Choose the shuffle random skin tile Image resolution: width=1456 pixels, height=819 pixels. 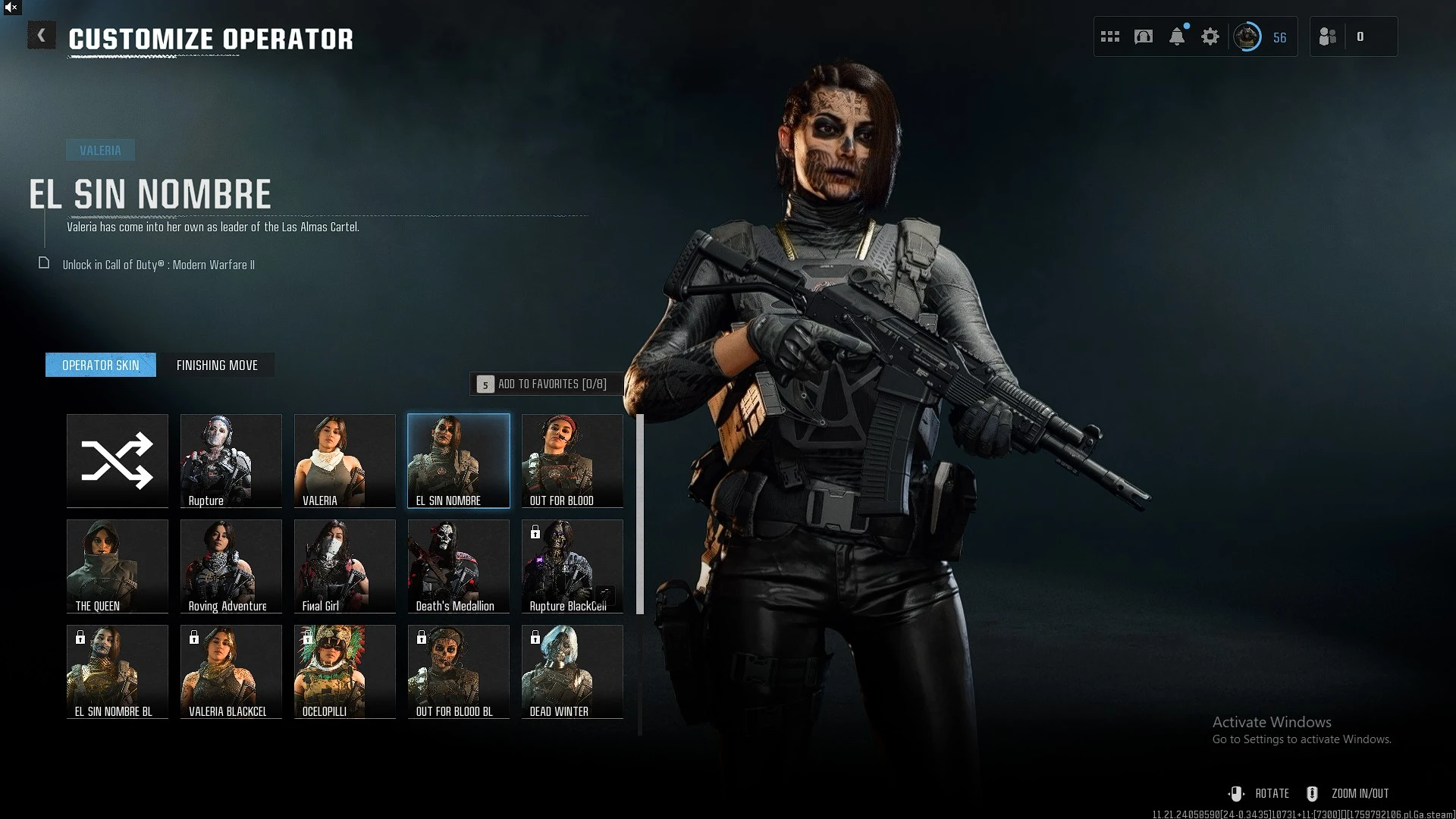118,460
